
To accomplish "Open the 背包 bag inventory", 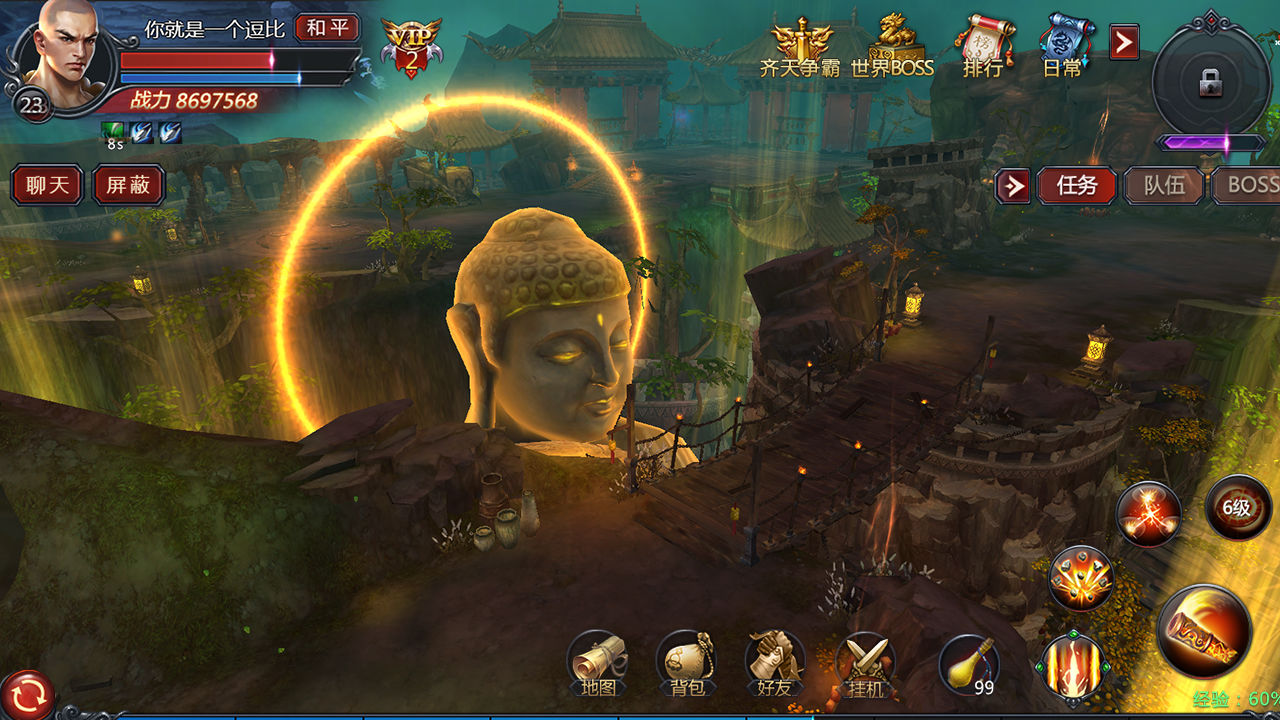I will (687, 664).
